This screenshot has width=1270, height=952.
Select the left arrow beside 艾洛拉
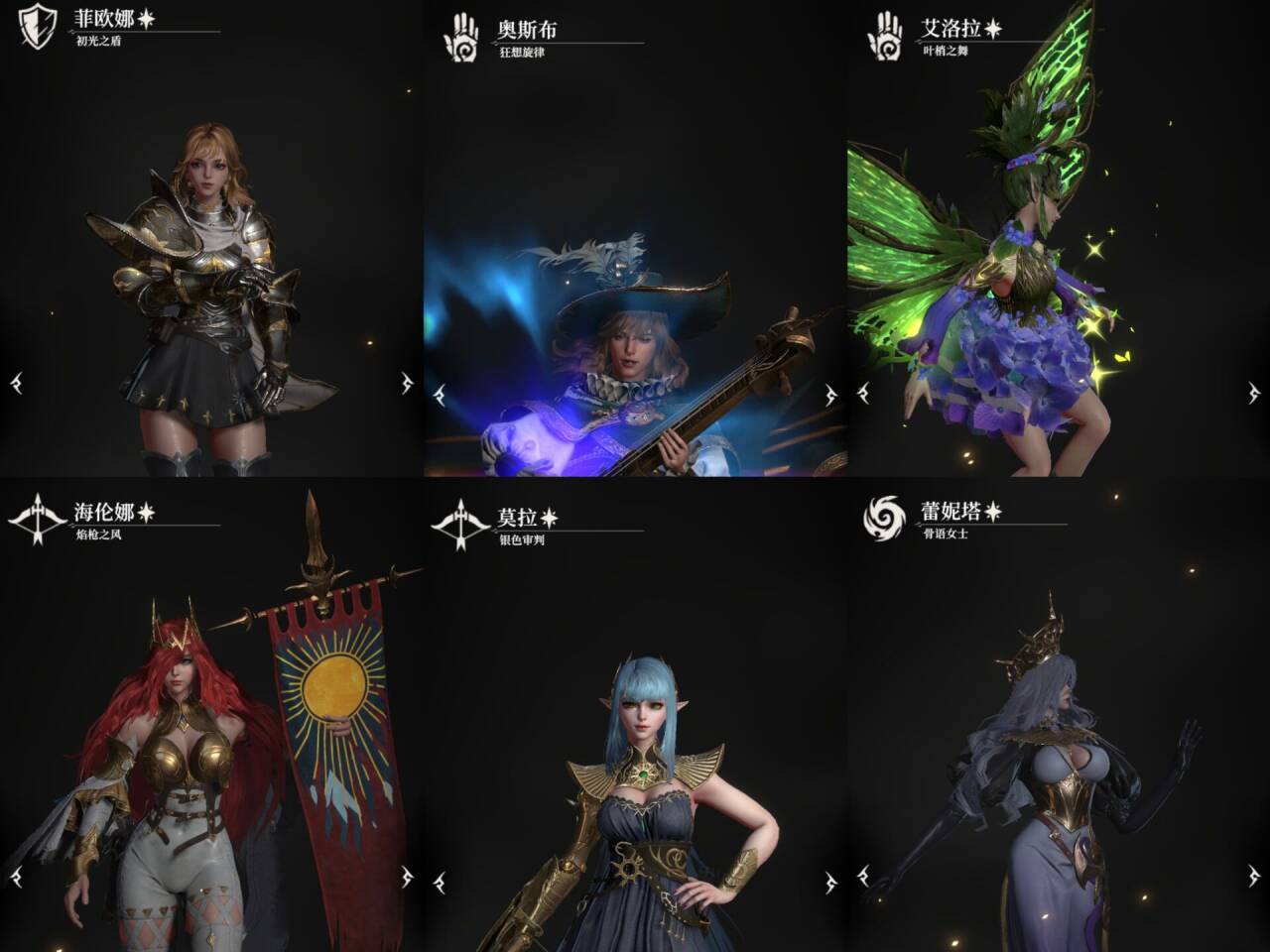[863, 394]
